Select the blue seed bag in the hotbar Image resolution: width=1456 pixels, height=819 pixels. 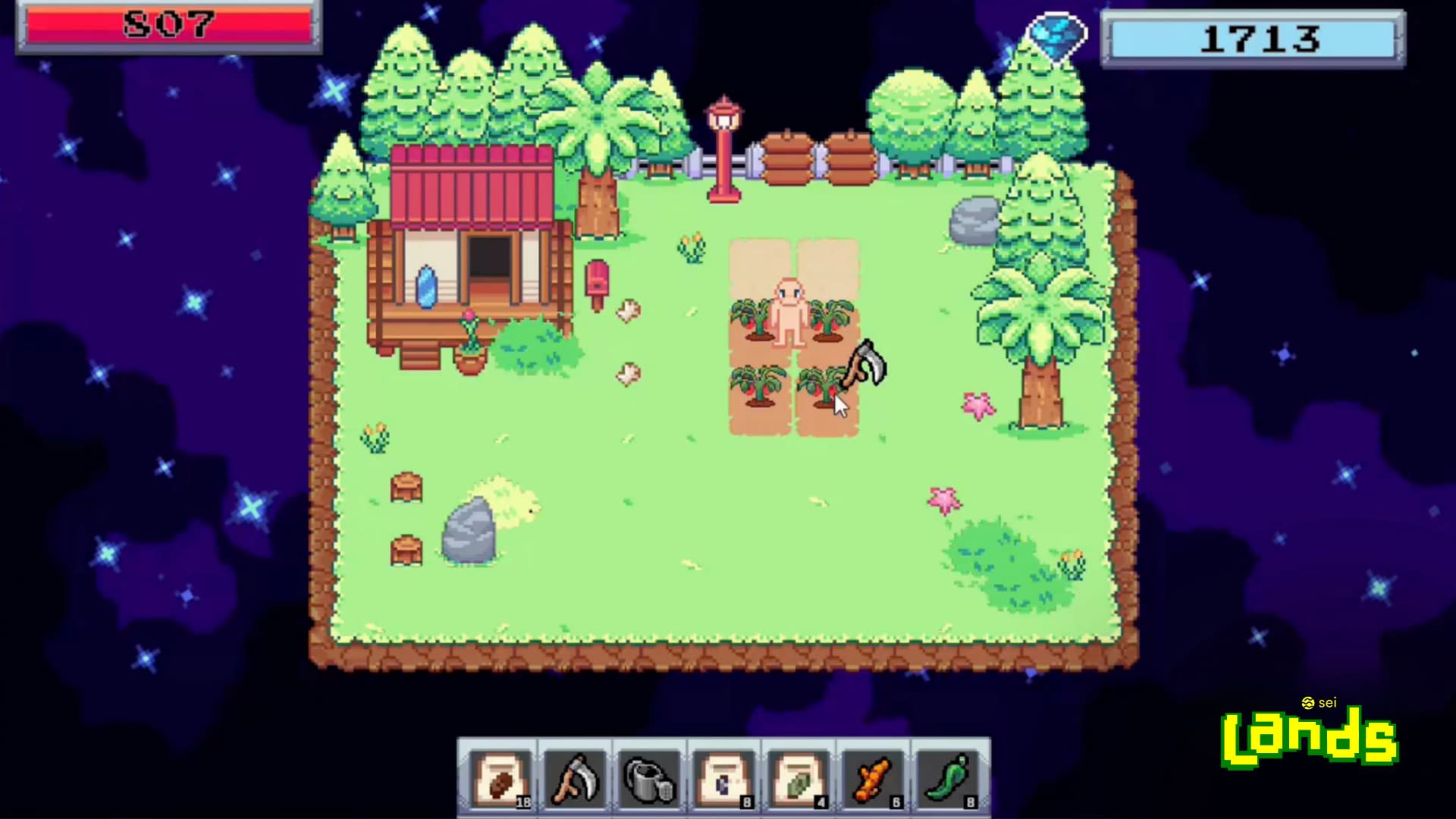pyautogui.click(x=724, y=777)
